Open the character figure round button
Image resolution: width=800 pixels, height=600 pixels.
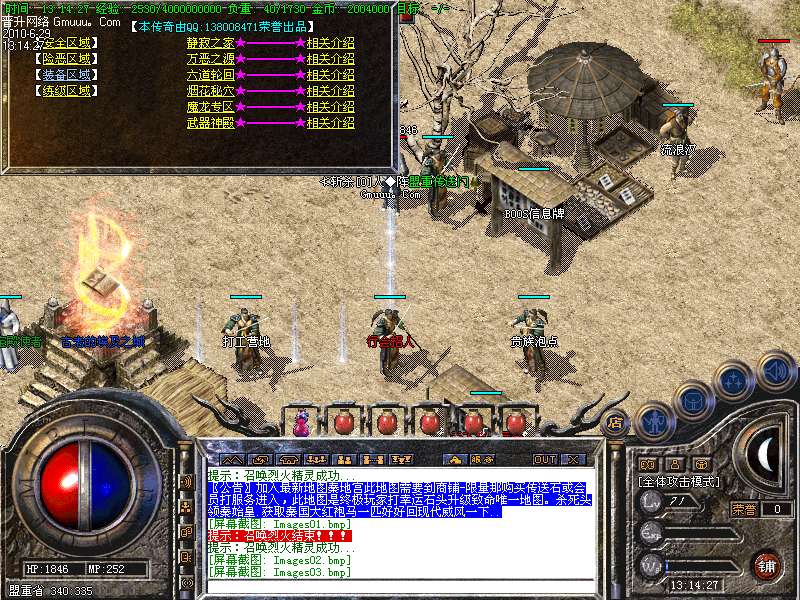point(653,422)
